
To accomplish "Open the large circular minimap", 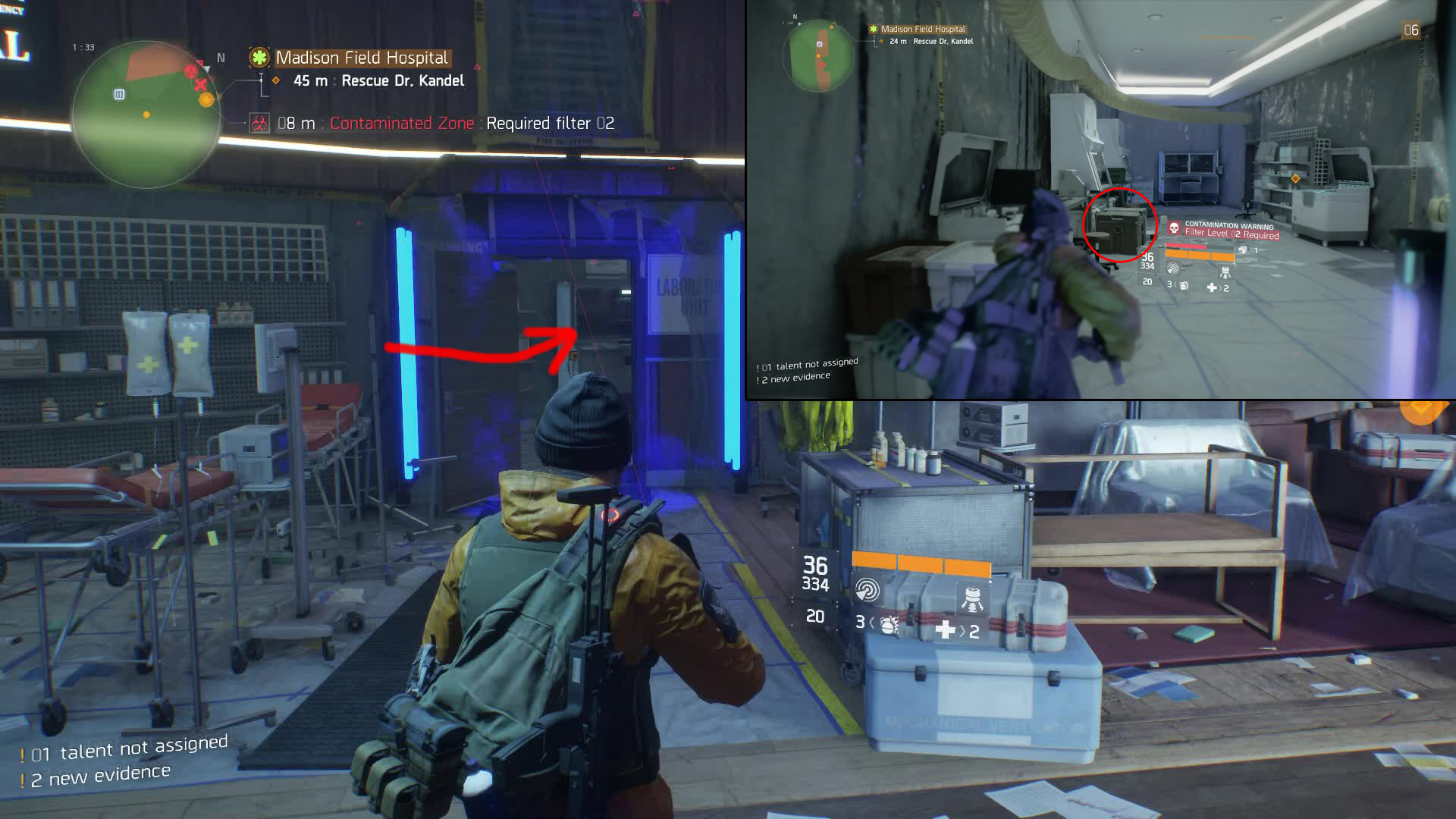I will [146, 114].
